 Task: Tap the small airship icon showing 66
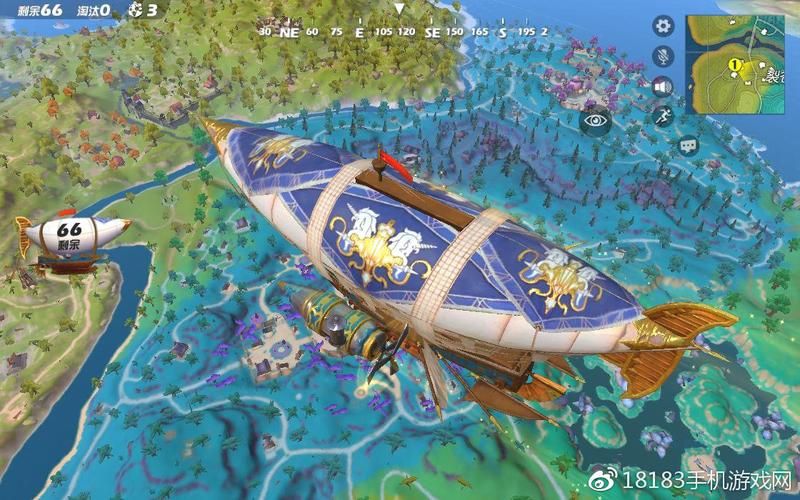pos(70,238)
